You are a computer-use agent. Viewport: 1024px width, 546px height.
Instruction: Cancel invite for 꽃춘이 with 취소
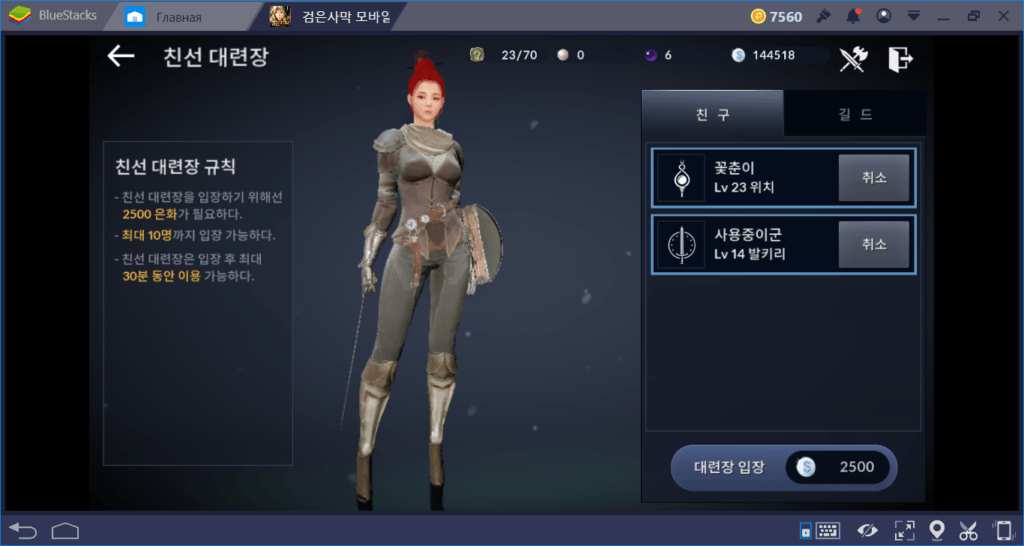pos(873,178)
